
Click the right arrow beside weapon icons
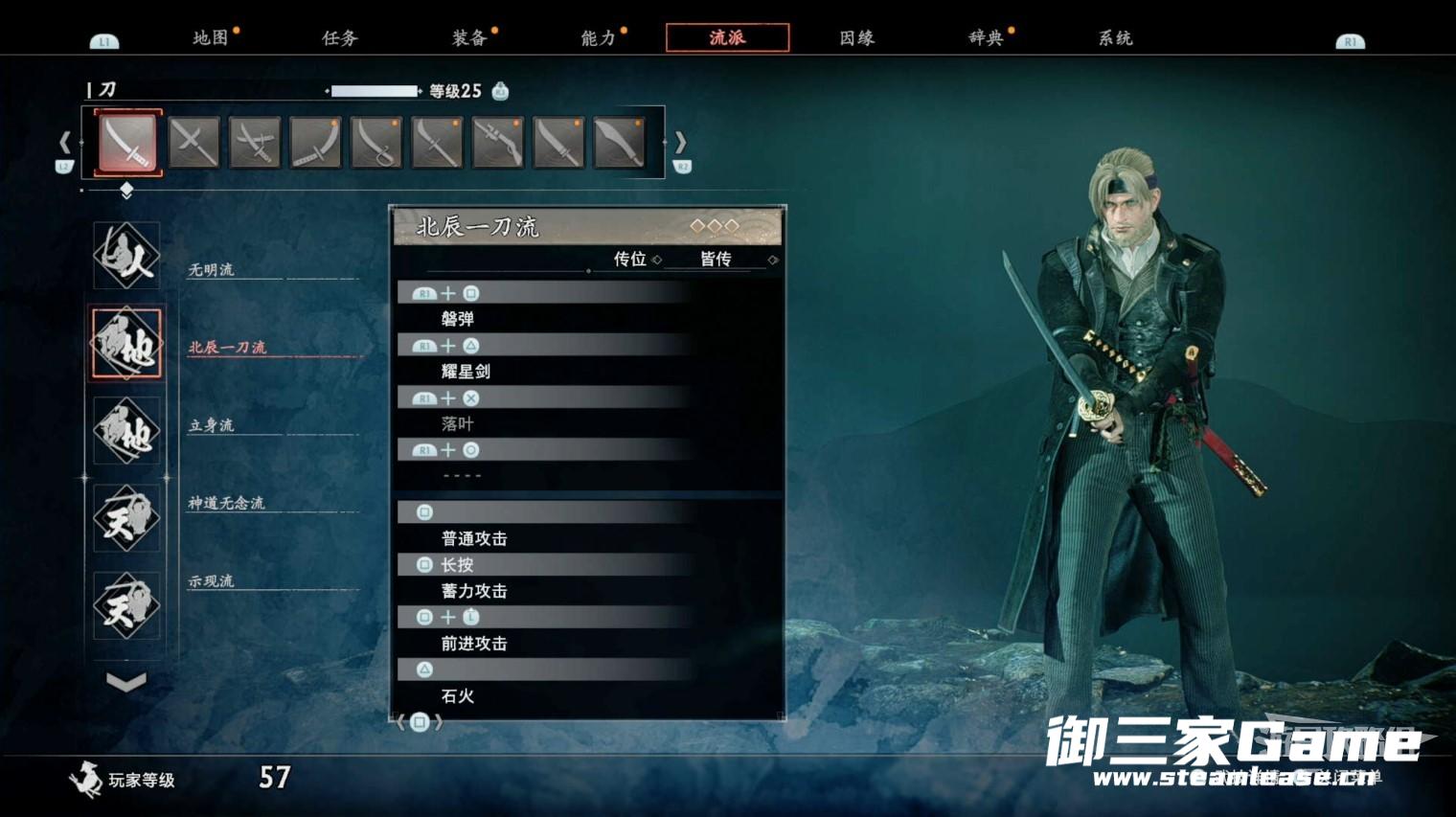[680, 143]
